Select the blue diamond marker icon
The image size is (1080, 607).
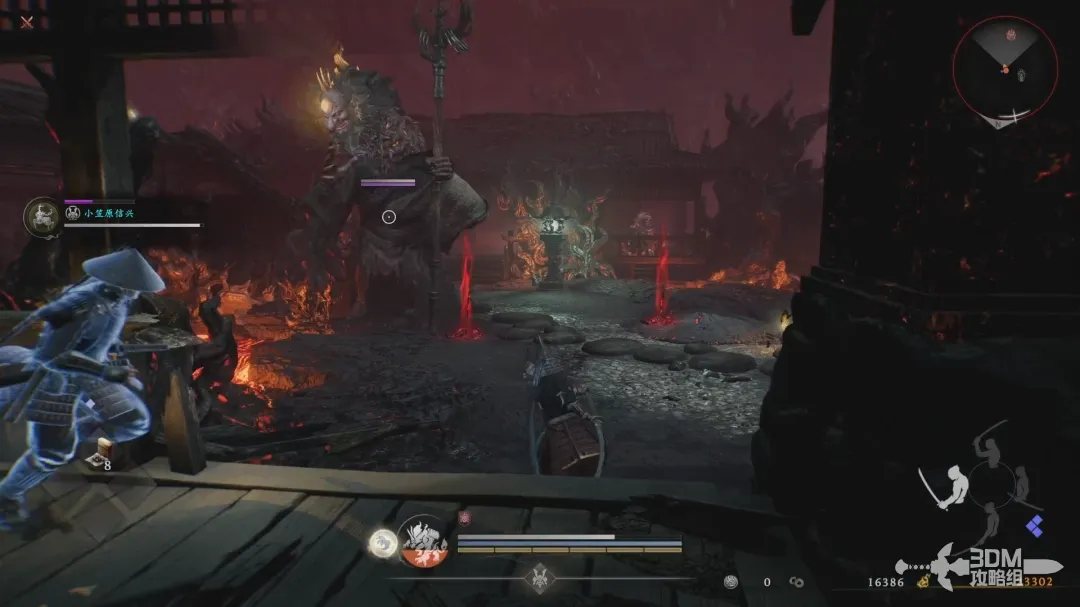[x=1034, y=526]
